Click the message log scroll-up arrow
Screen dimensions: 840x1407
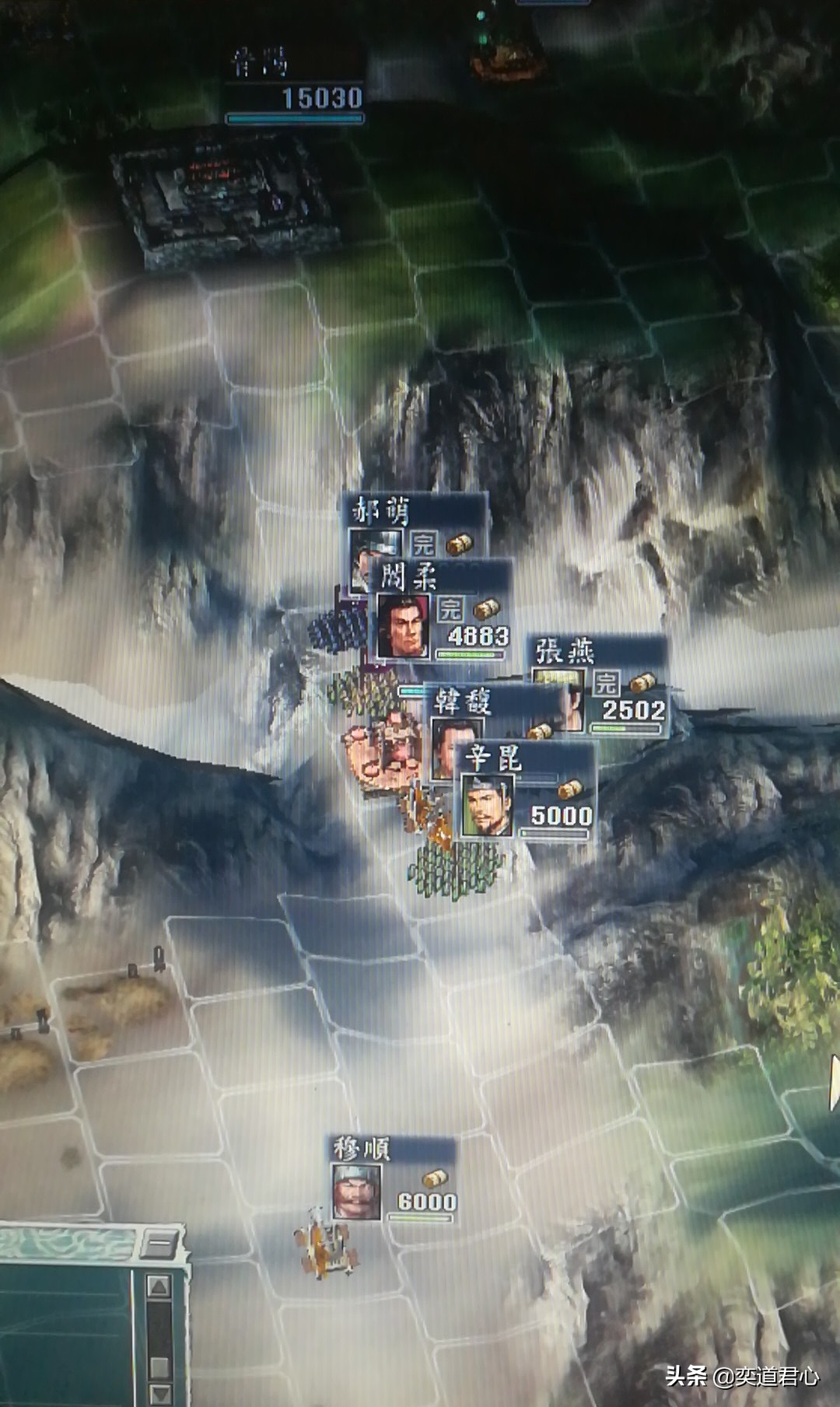coord(159,1286)
